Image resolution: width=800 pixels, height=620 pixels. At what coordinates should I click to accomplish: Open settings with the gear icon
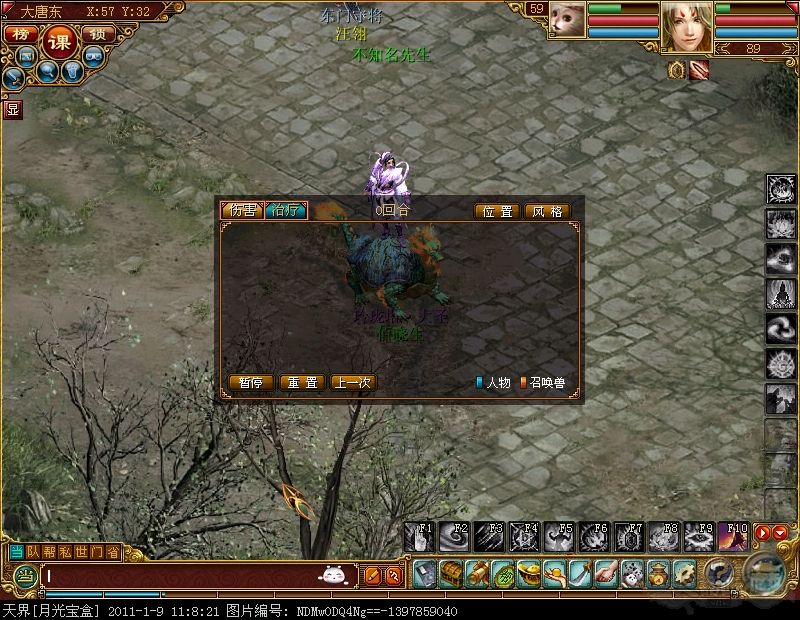click(x=685, y=574)
